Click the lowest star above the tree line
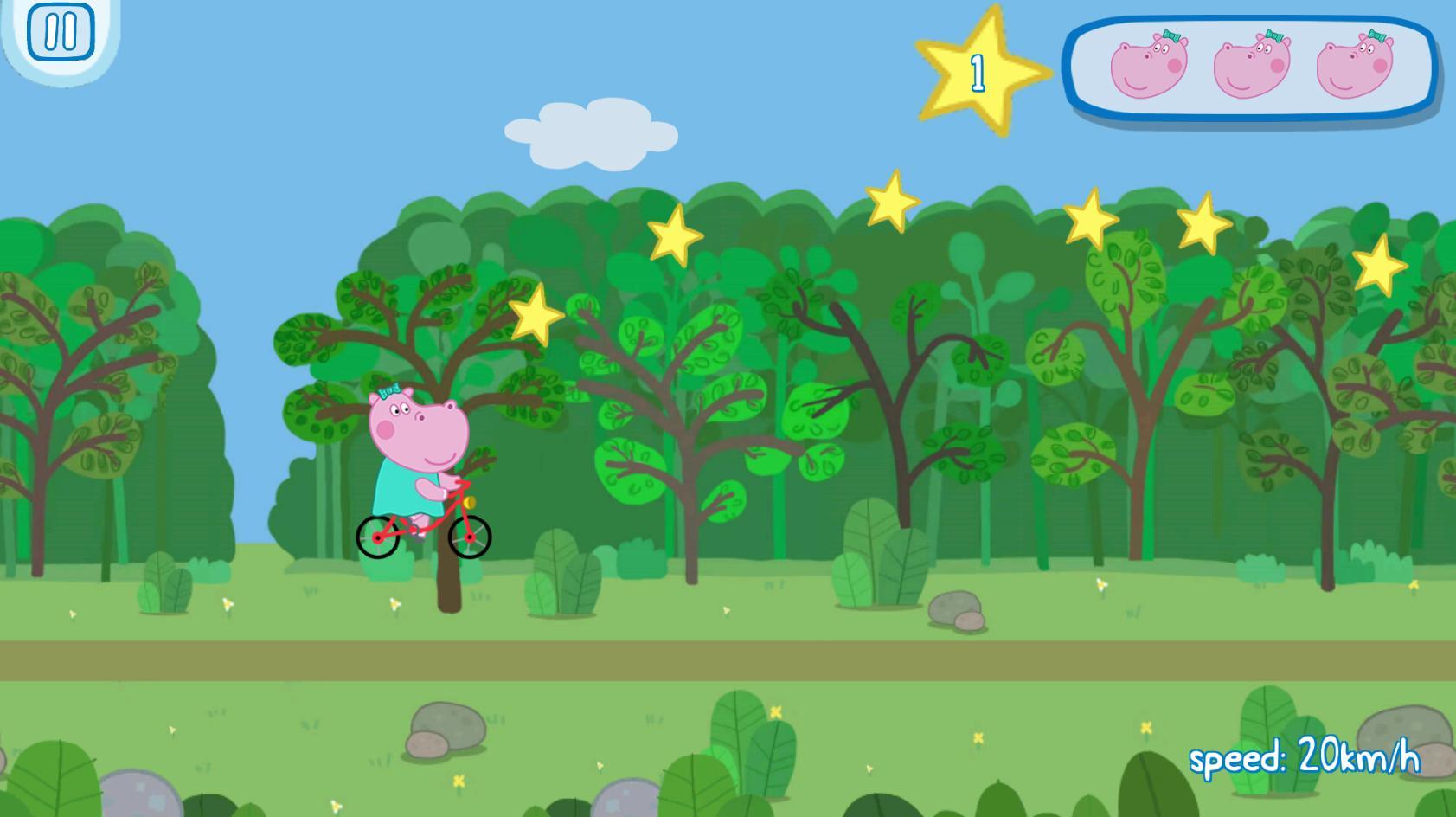 [x=535, y=316]
